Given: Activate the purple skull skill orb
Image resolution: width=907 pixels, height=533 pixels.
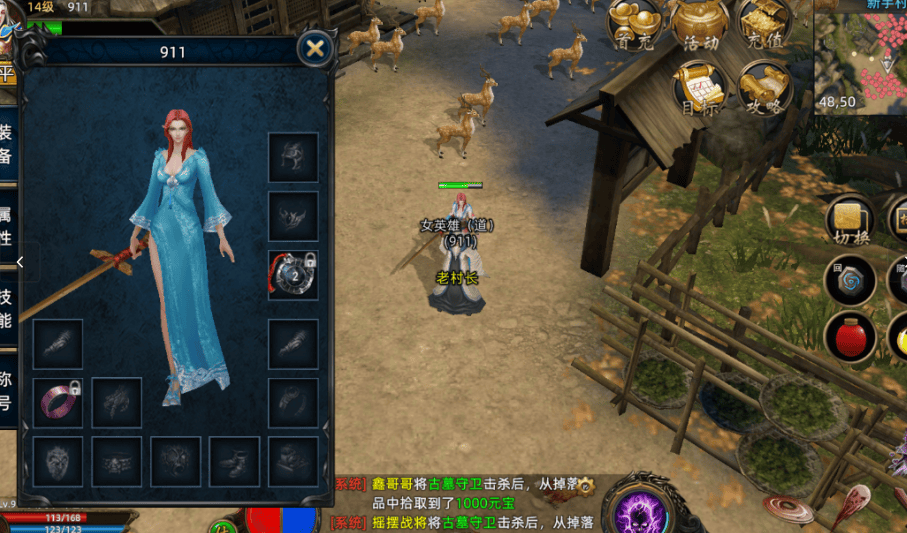Looking at the screenshot, I should 639,508.
